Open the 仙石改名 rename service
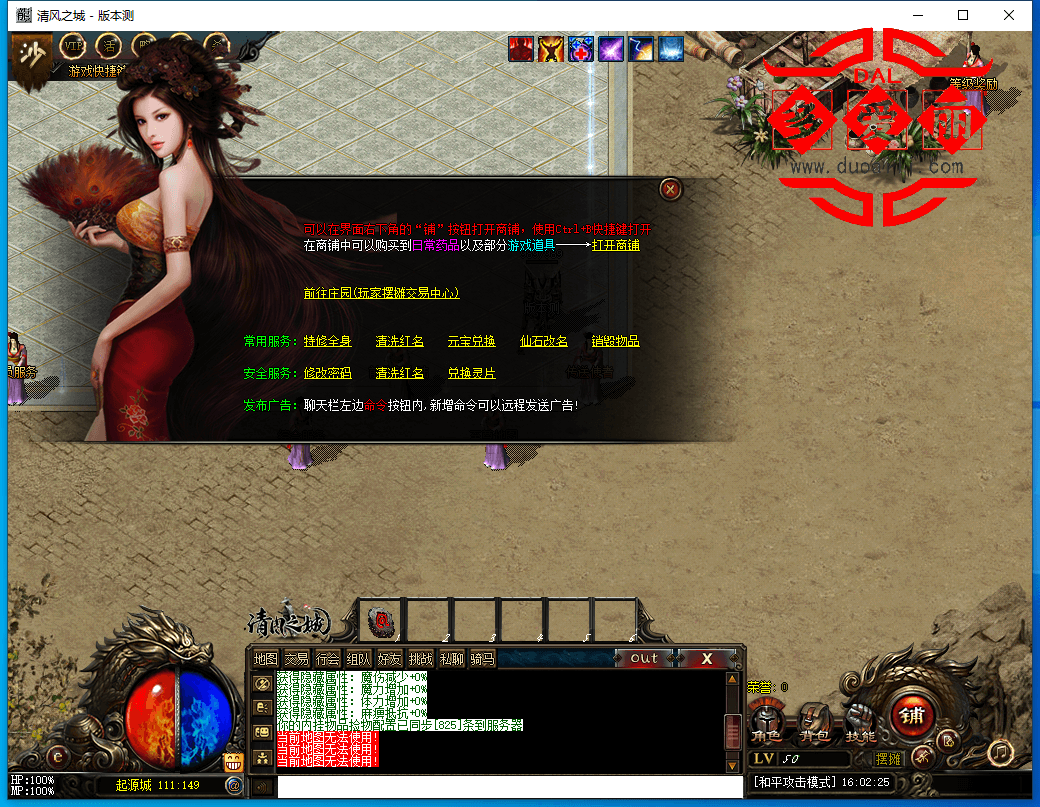Screen dimensions: 1040x807 543,341
